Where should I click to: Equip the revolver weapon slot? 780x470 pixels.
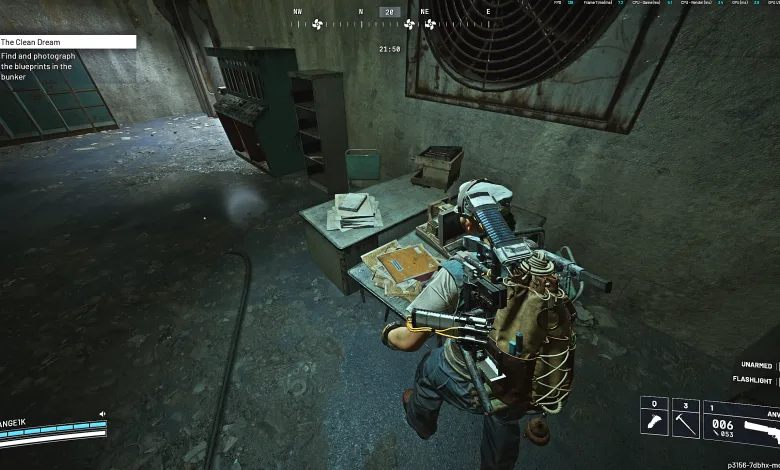pos(742,423)
